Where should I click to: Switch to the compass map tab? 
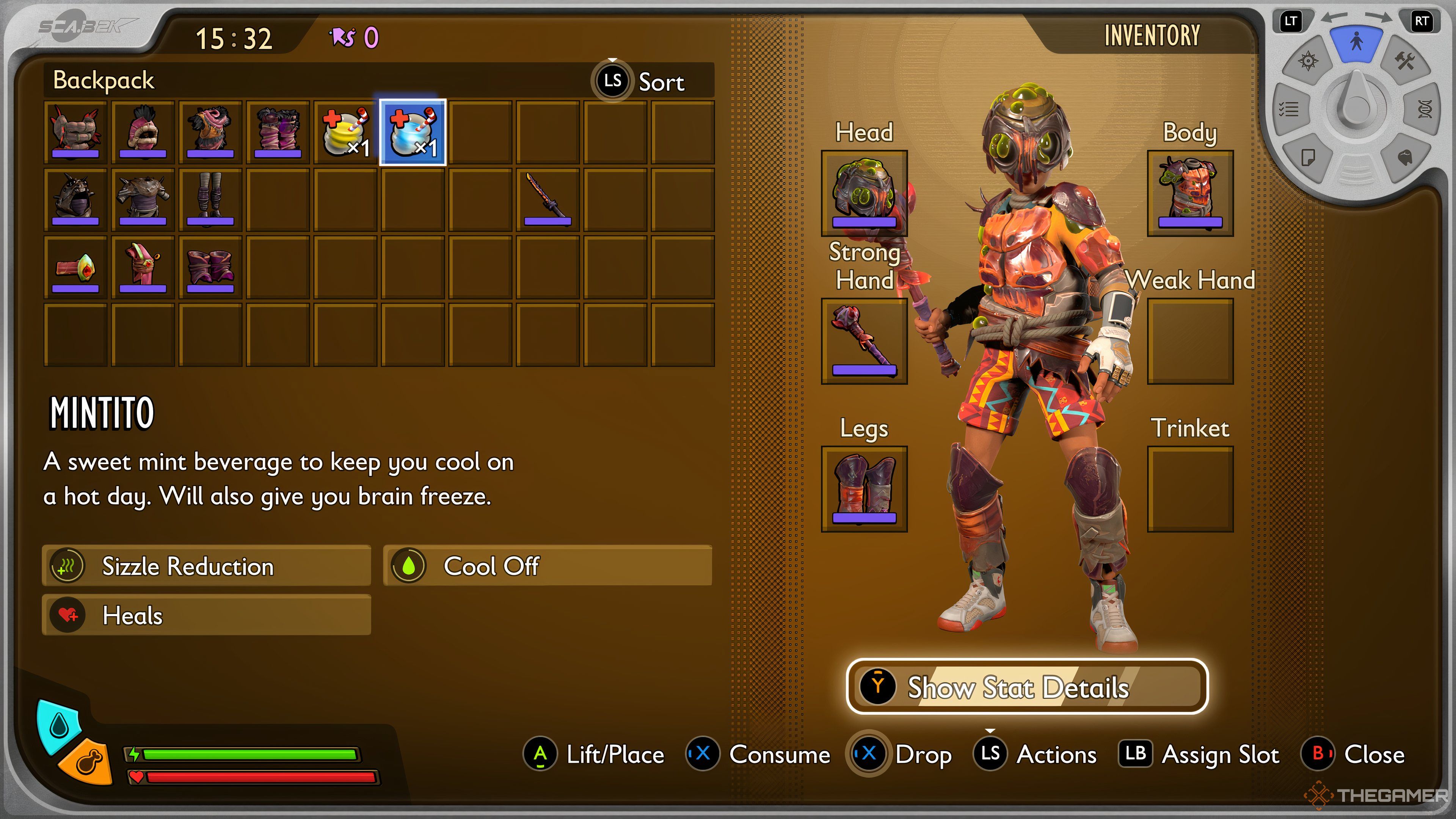(x=1308, y=61)
